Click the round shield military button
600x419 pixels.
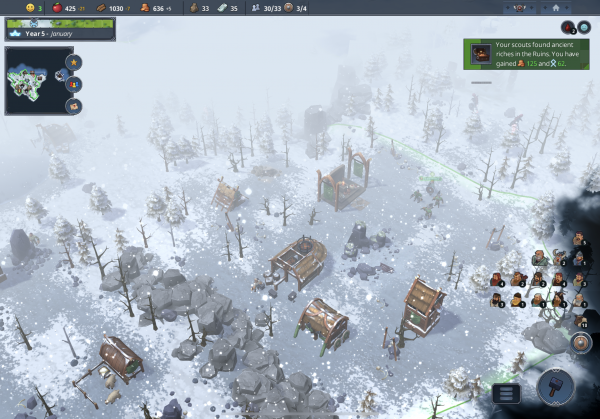(x=582, y=343)
